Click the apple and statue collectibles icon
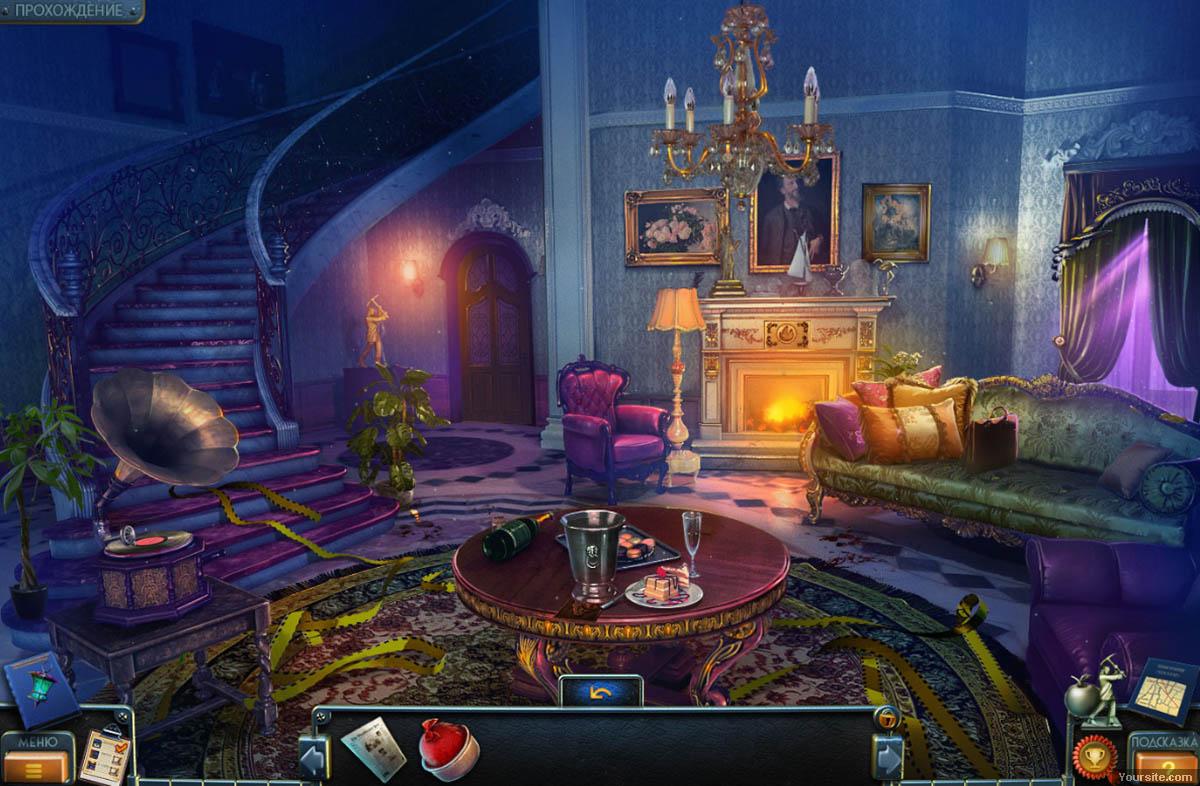The image size is (1200, 786). (1094, 690)
